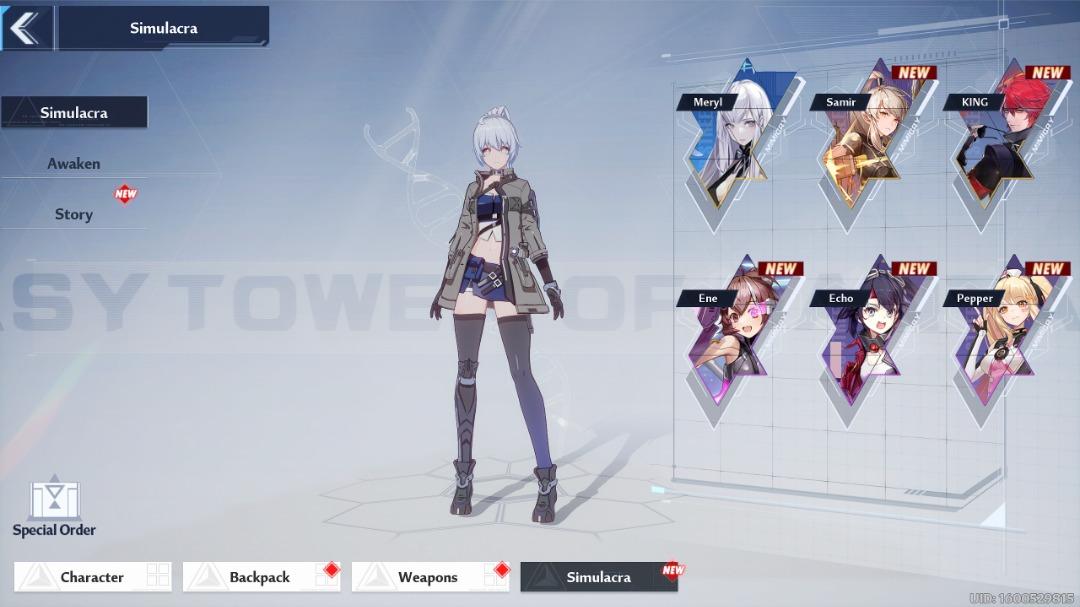
Task: Select the Simulacra side menu entry
Action: pyautogui.click(x=74, y=113)
